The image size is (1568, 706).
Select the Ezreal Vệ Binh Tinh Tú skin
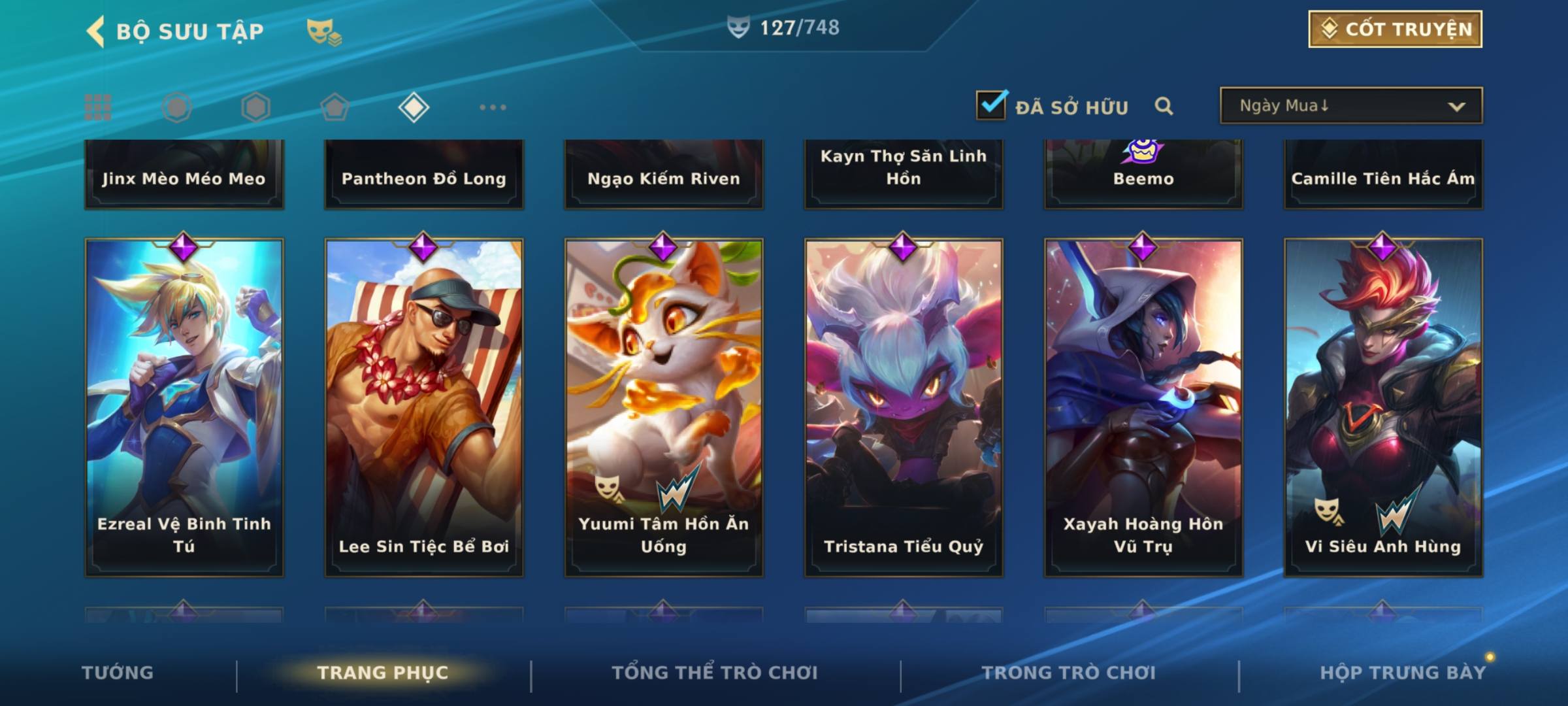click(184, 407)
